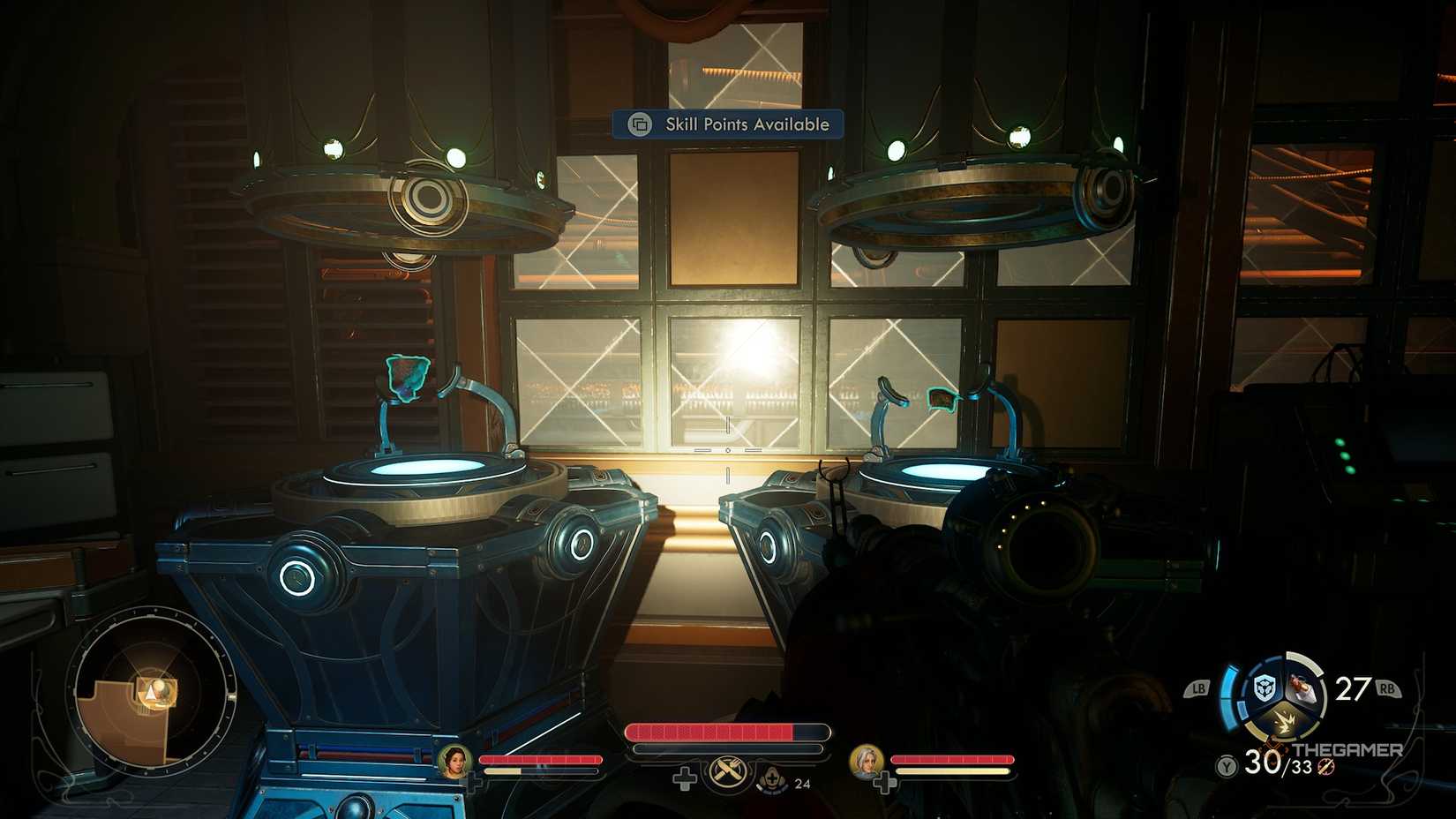Click the D-pad plus icon next to right companion
The height and width of the screenshot is (819, 1456).
tap(885, 780)
